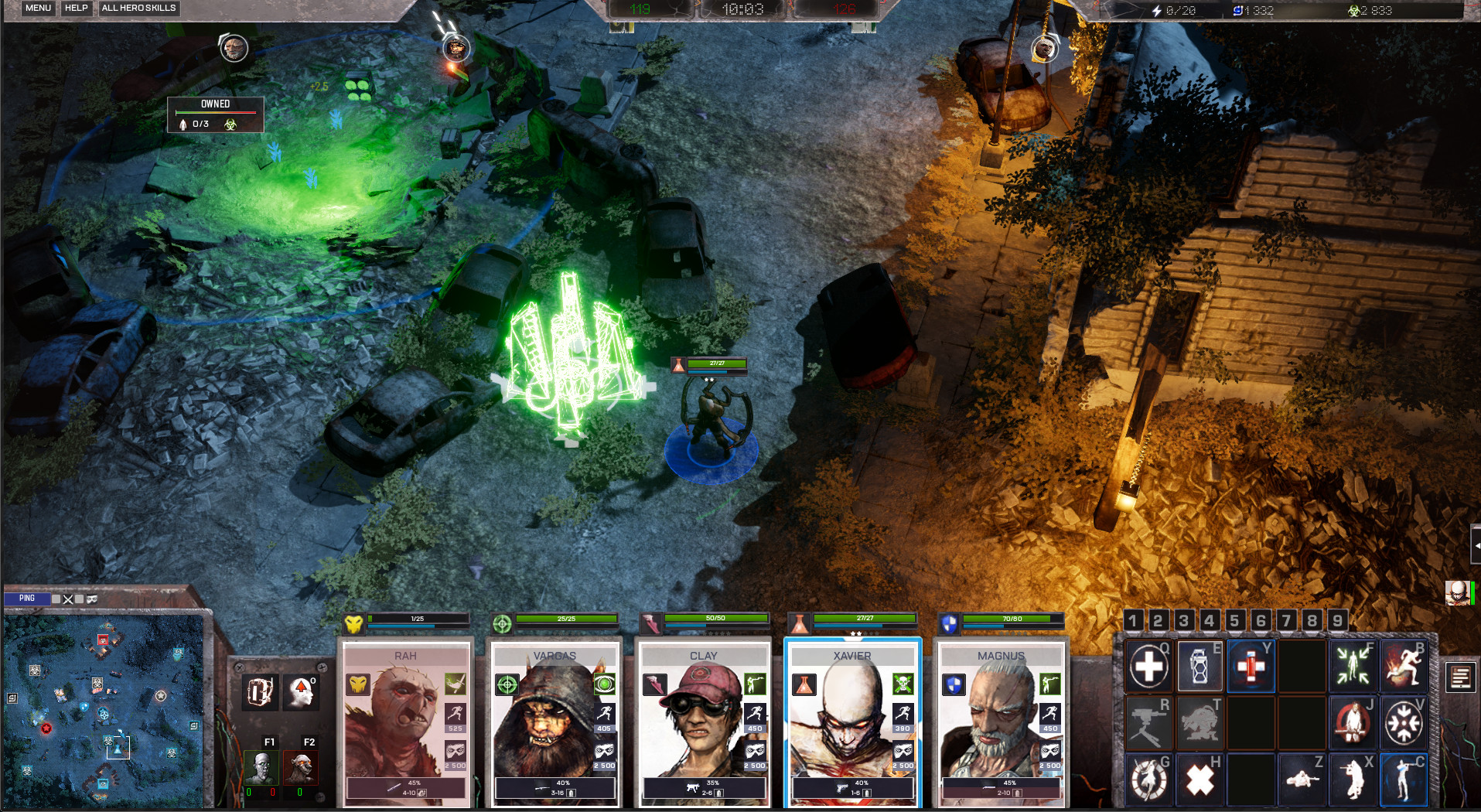The height and width of the screenshot is (812, 1481).
Task: Activate the grenade ability in slot E
Action: click(1199, 667)
